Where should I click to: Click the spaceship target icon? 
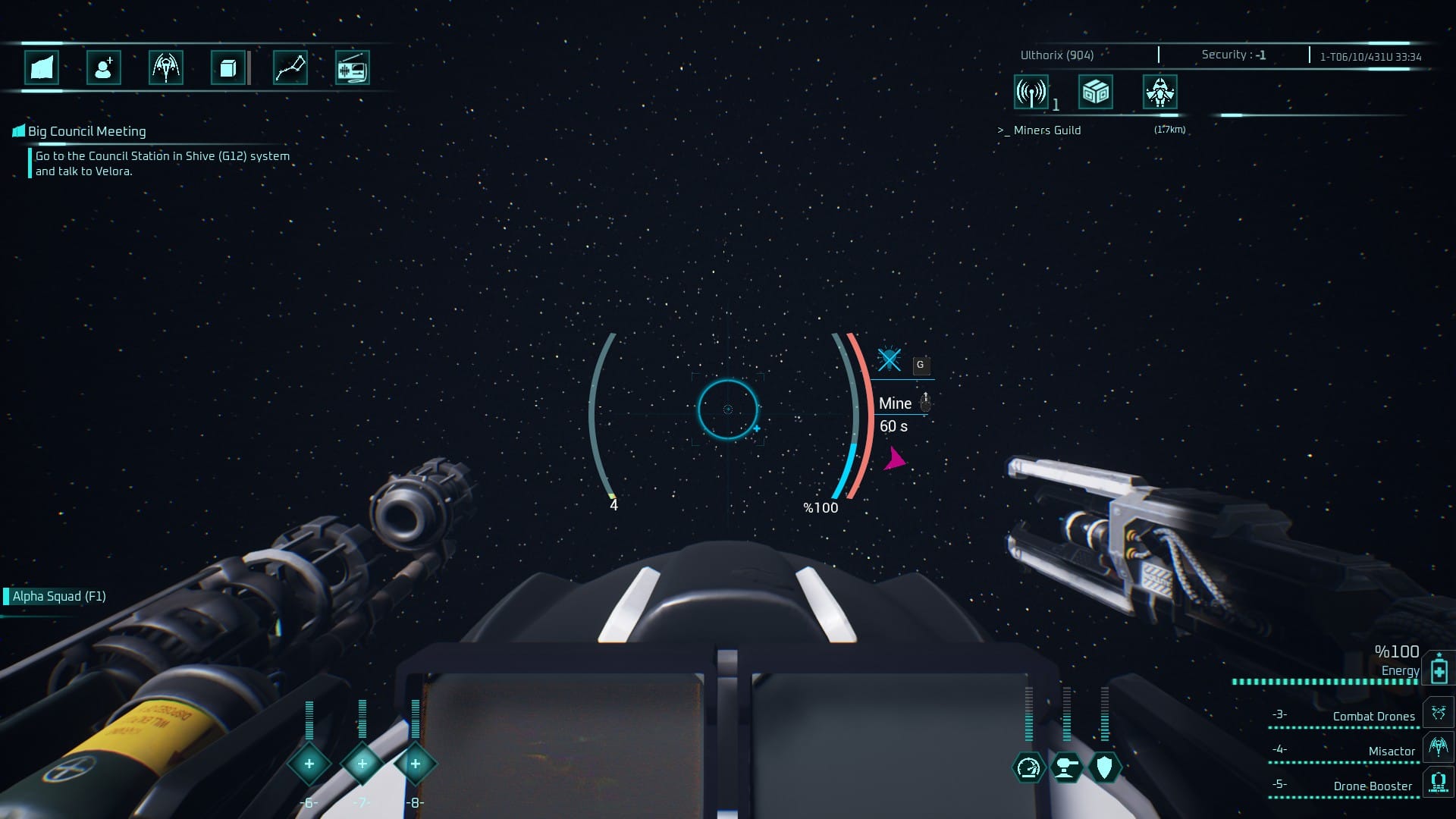point(1159,93)
